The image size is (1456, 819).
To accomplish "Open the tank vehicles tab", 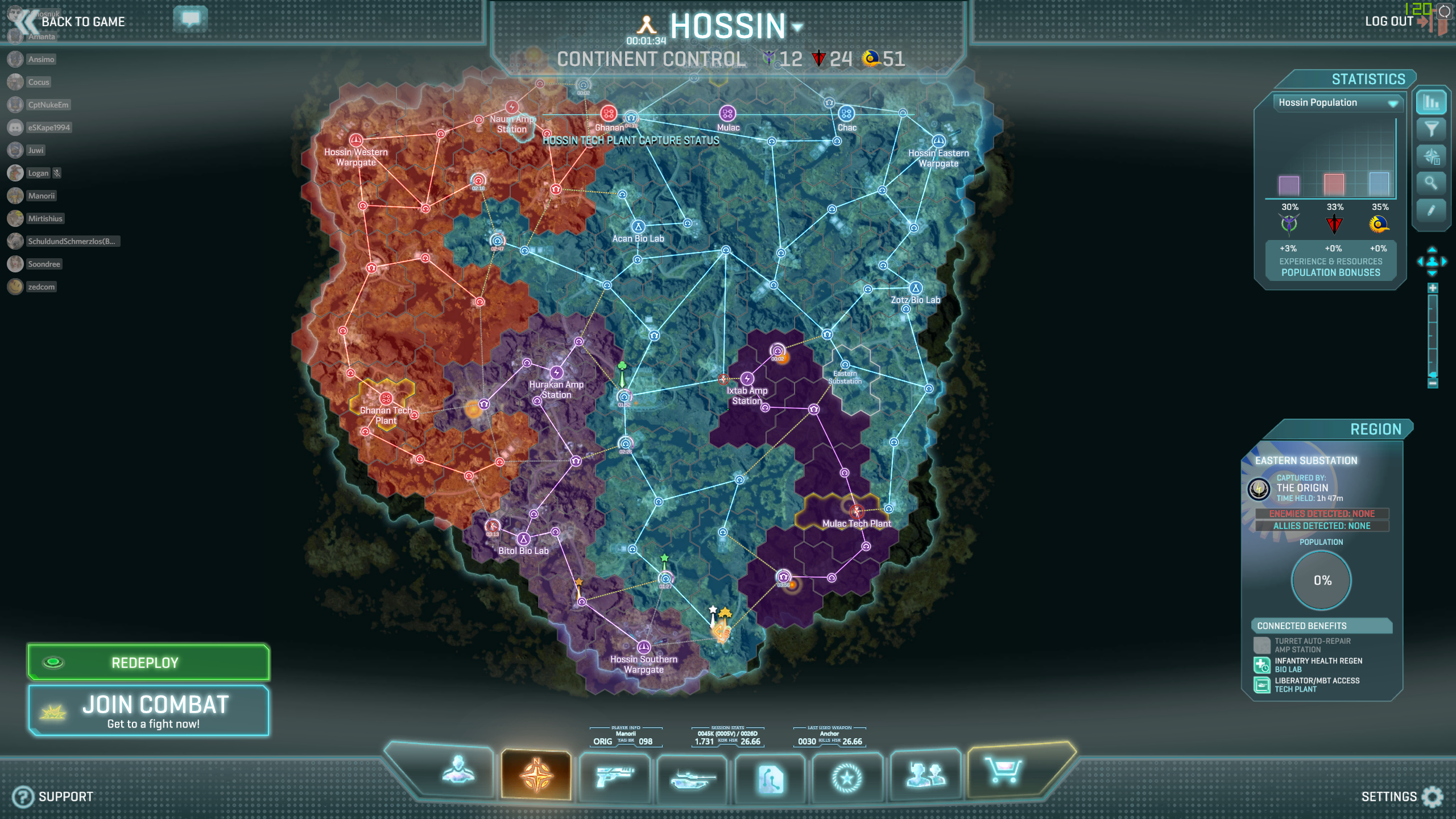I will point(692,777).
